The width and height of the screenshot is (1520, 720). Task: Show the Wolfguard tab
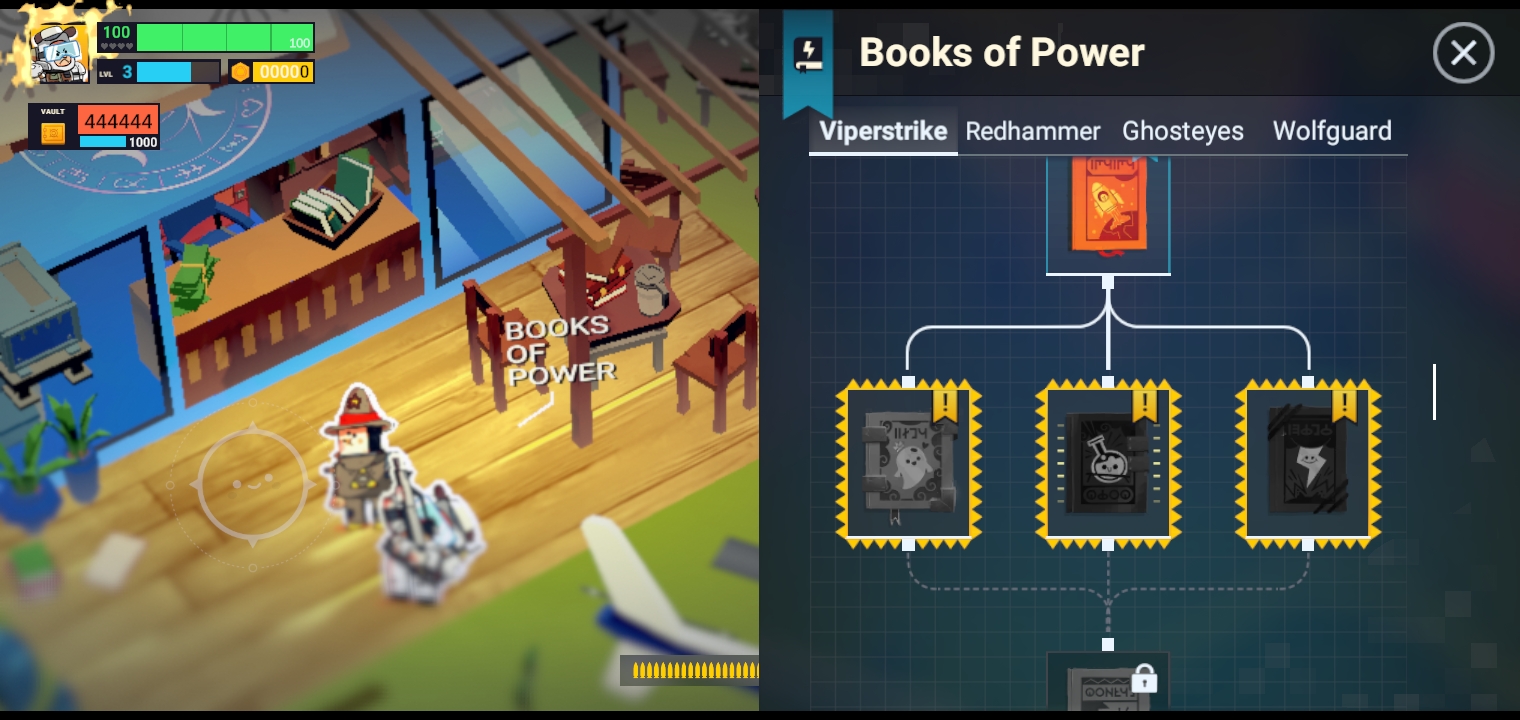1331,131
